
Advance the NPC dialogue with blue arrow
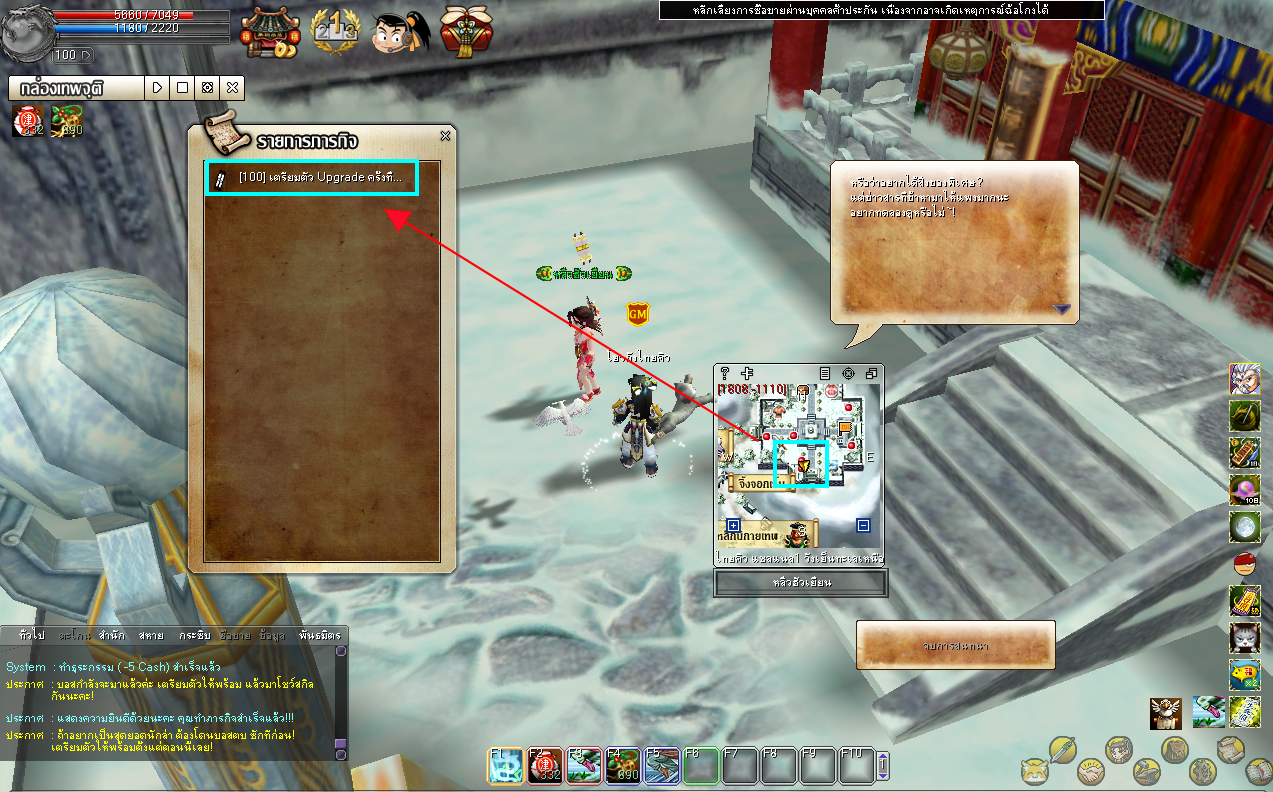(x=1061, y=310)
